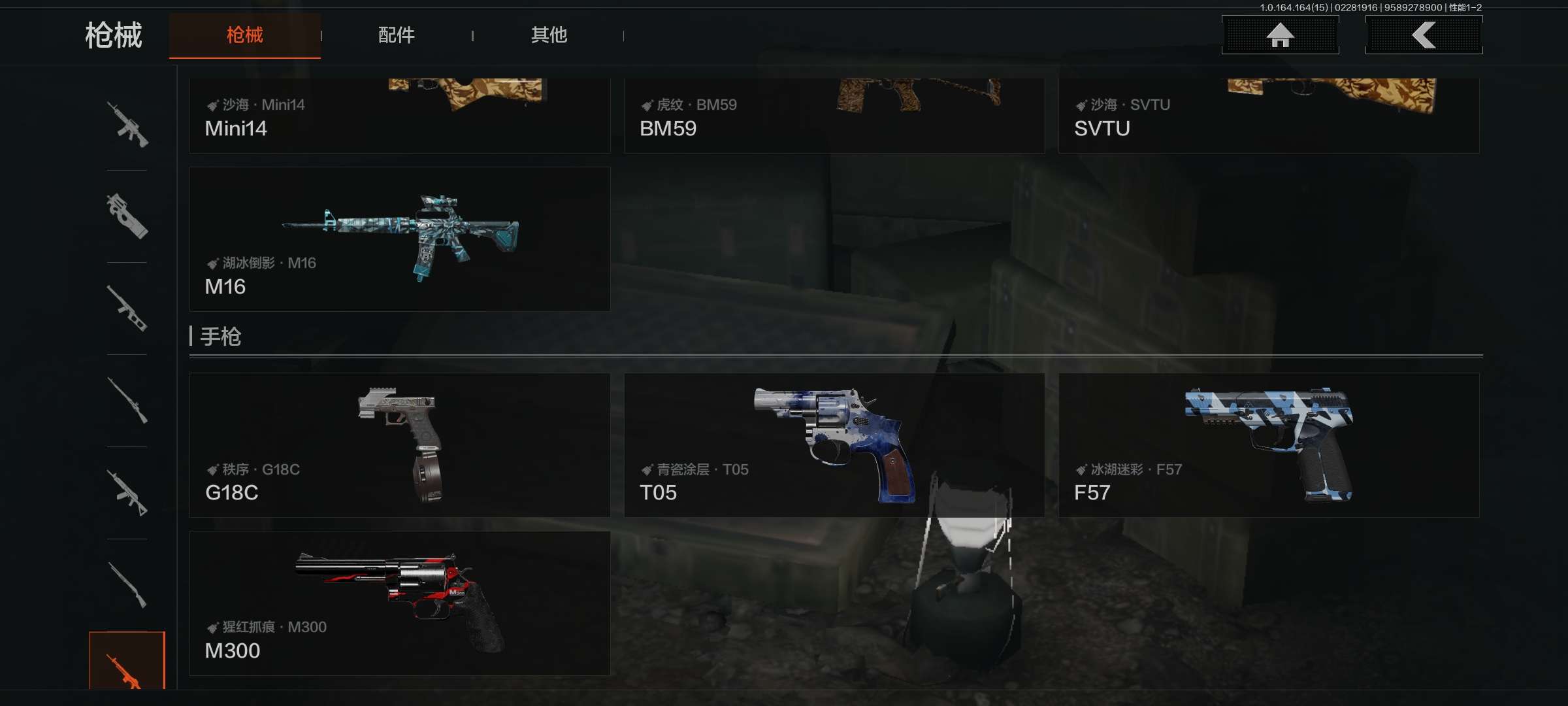This screenshot has width=1568, height=706.
Task: Open the 配件 tab
Action: [396, 35]
